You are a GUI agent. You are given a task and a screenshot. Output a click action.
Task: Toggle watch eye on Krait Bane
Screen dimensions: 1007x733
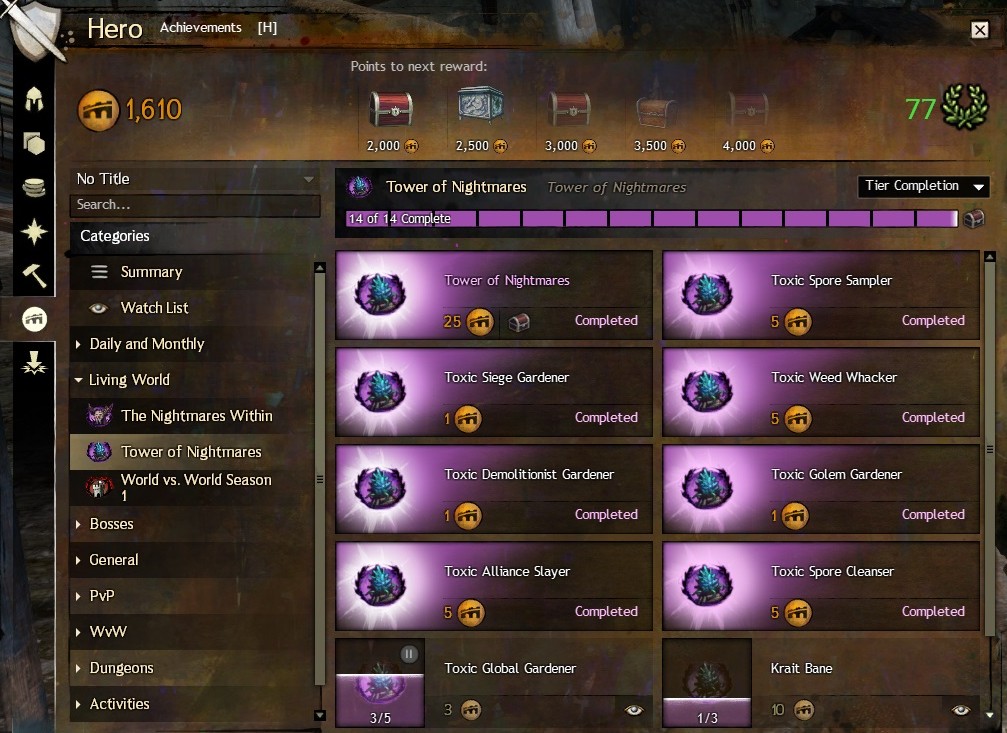961,710
